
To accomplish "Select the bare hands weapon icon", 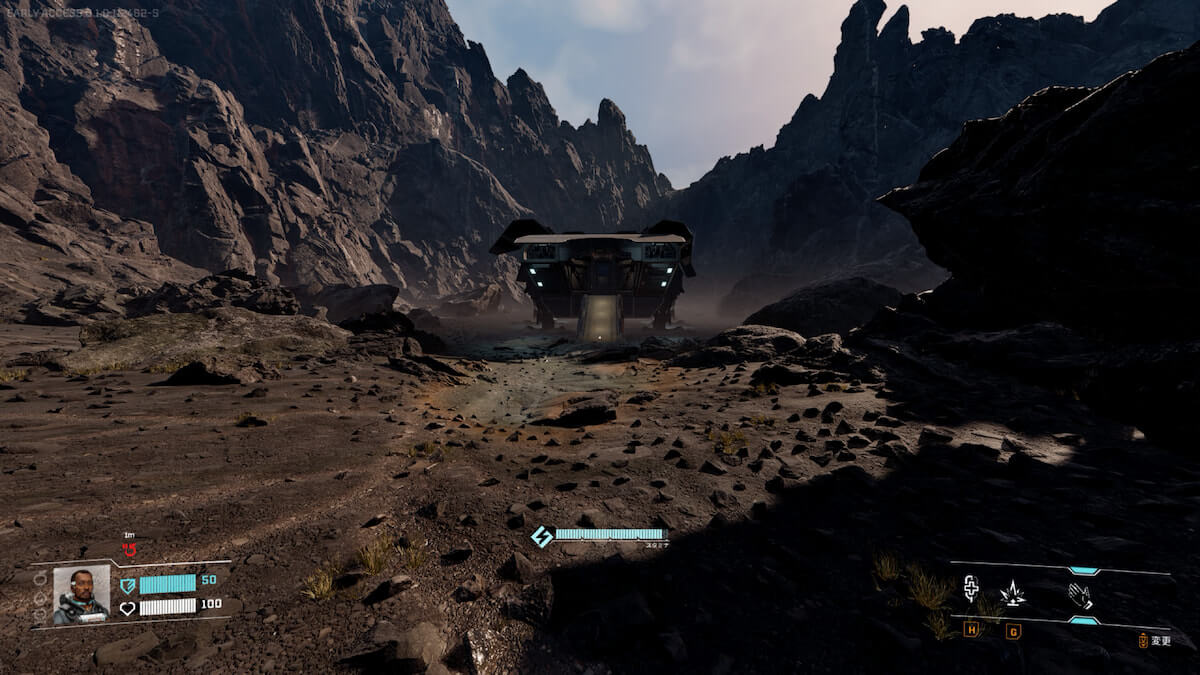I will (x=1080, y=596).
